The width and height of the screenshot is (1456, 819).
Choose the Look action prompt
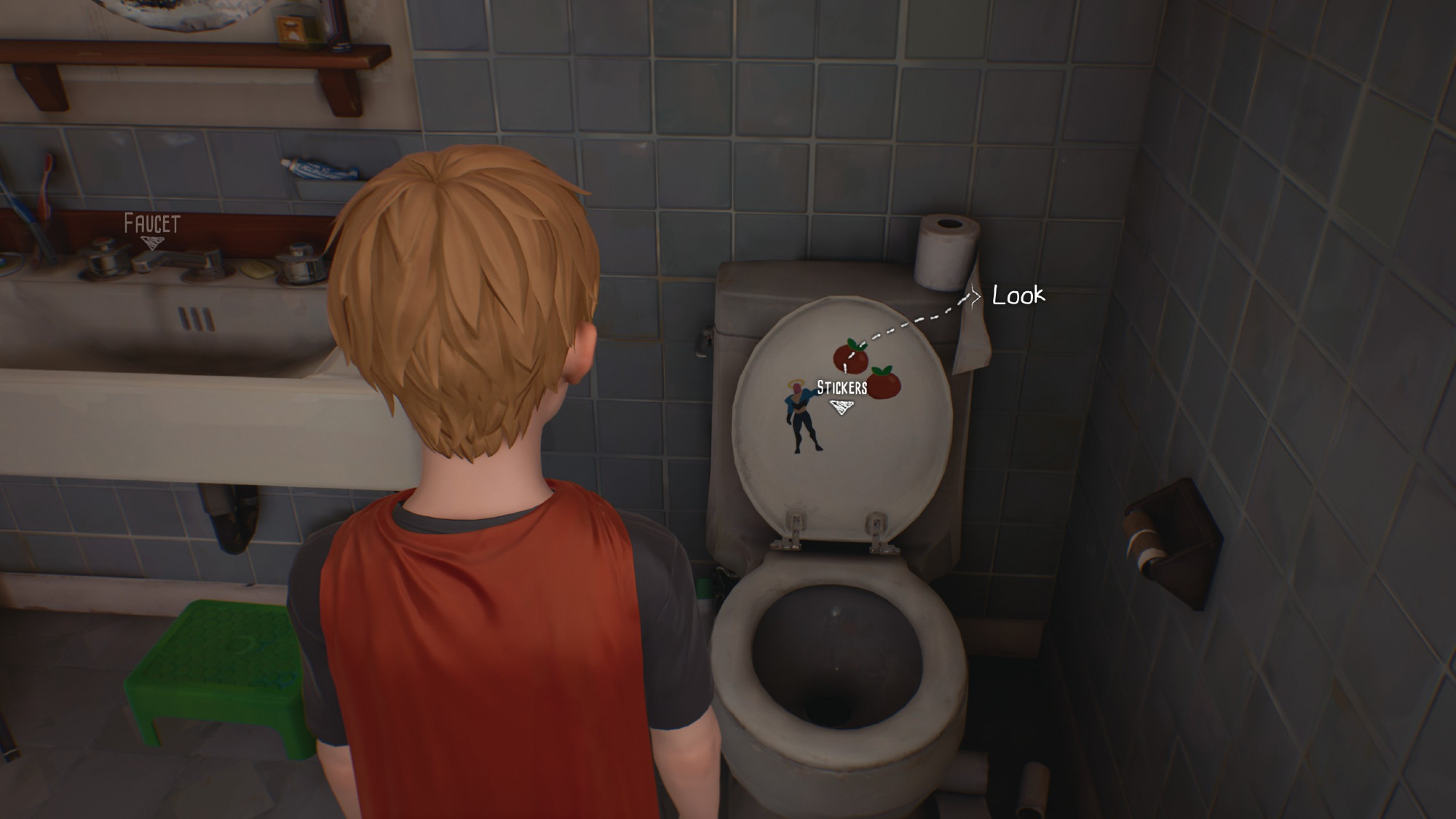(x=1018, y=295)
